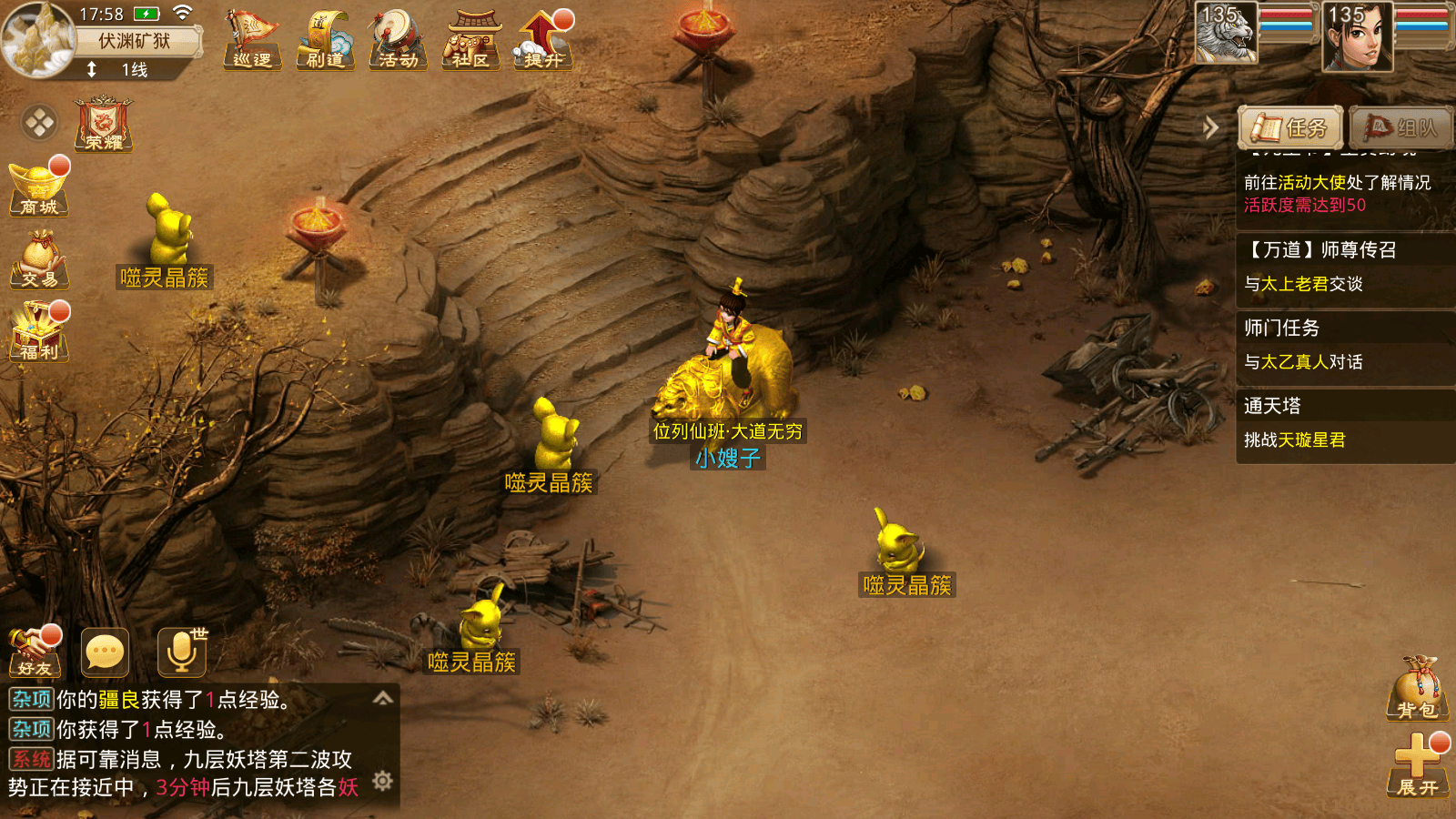Click the 提升 upgrade arrow icon

[542, 38]
